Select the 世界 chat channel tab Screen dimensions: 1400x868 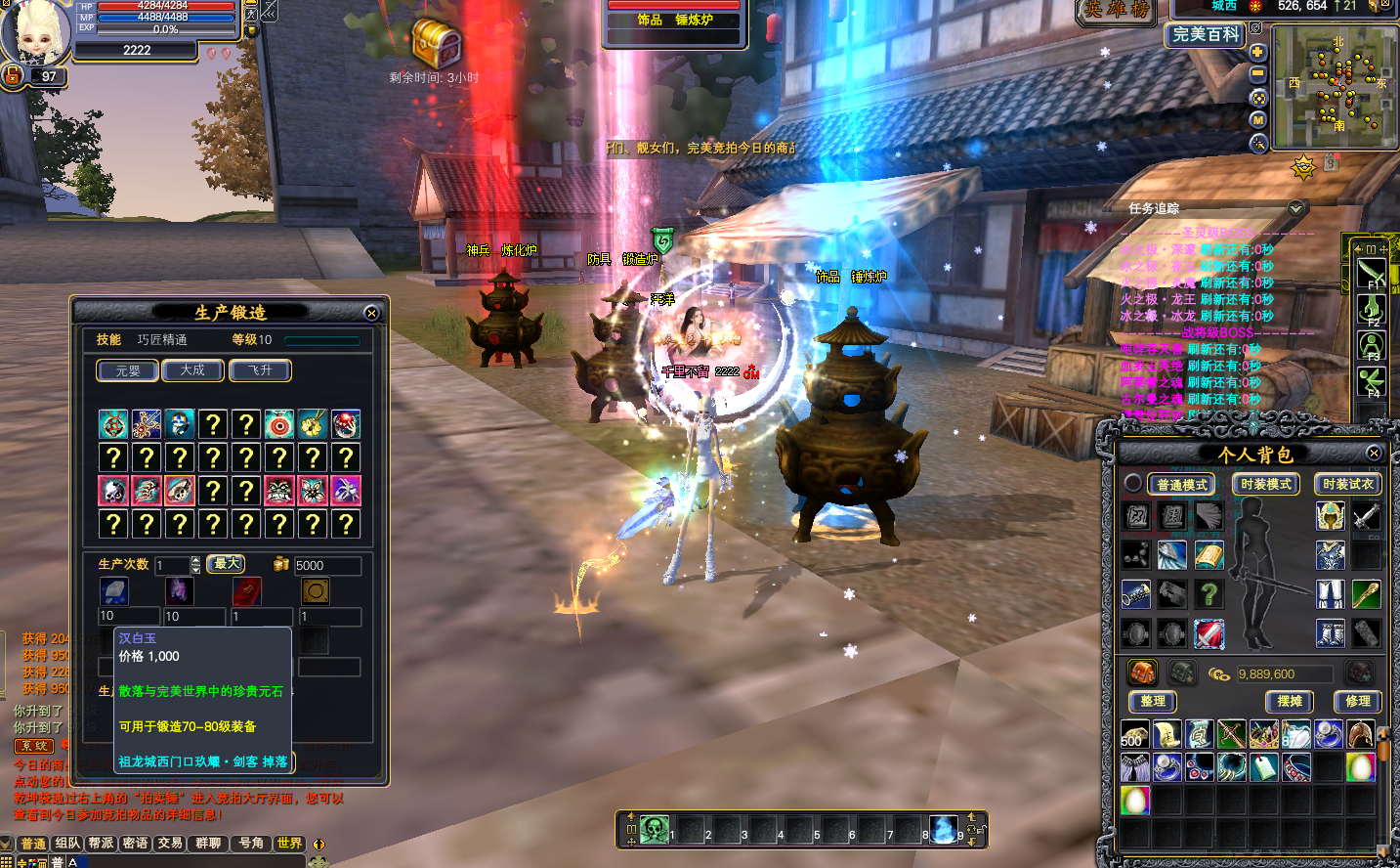point(289,843)
